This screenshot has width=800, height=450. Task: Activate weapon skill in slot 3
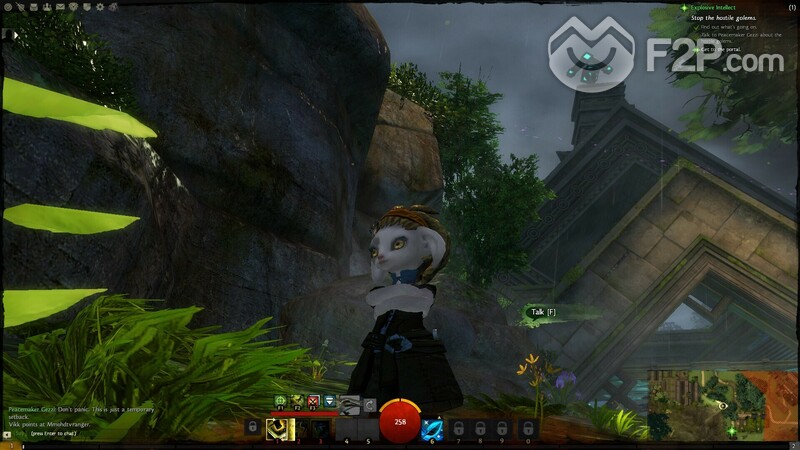[x=320, y=429]
